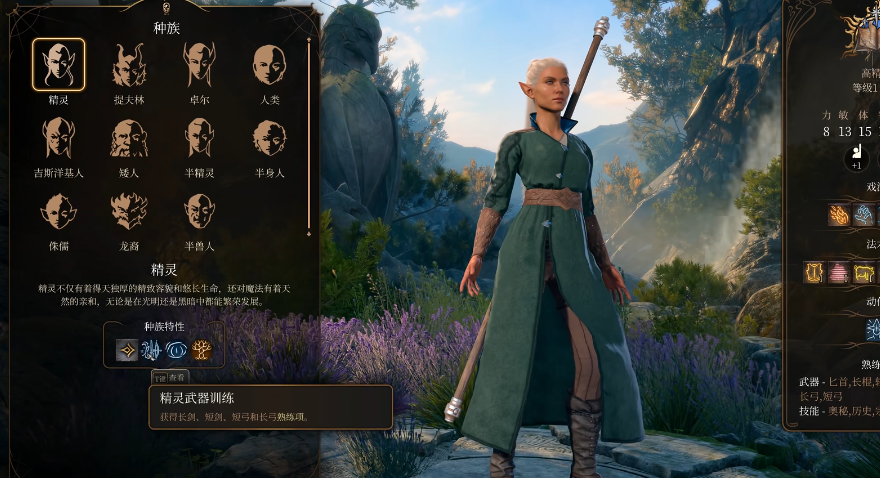Screen dimensions: 880x478
Task: Select the Human race (人类)
Action: point(269,65)
